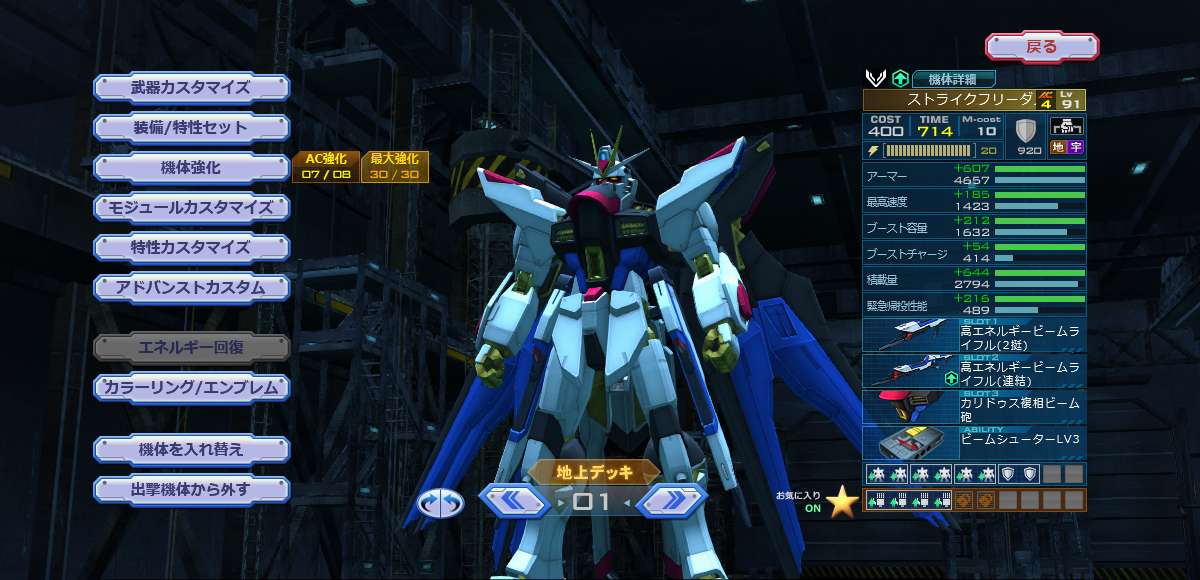
Task: Select the ビームシューターLV3 ability slot
Action: coord(974,443)
